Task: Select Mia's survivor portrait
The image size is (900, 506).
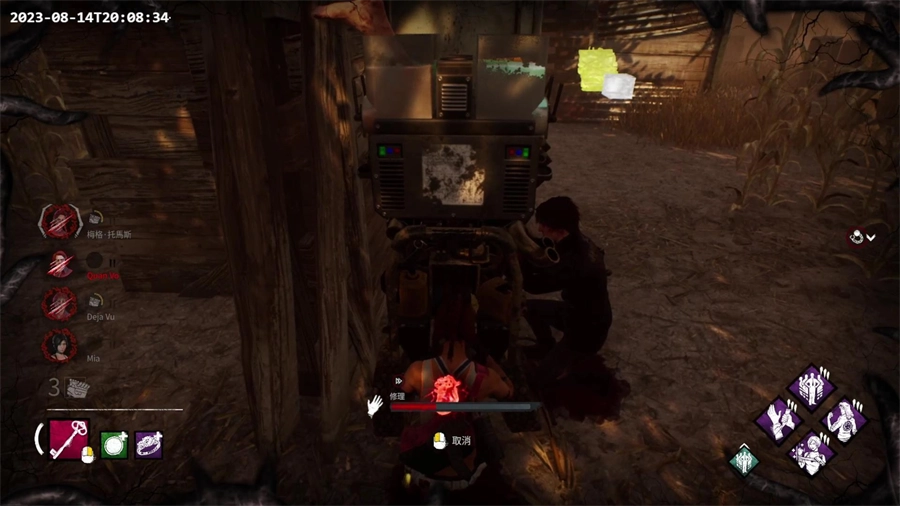Action: coord(59,346)
